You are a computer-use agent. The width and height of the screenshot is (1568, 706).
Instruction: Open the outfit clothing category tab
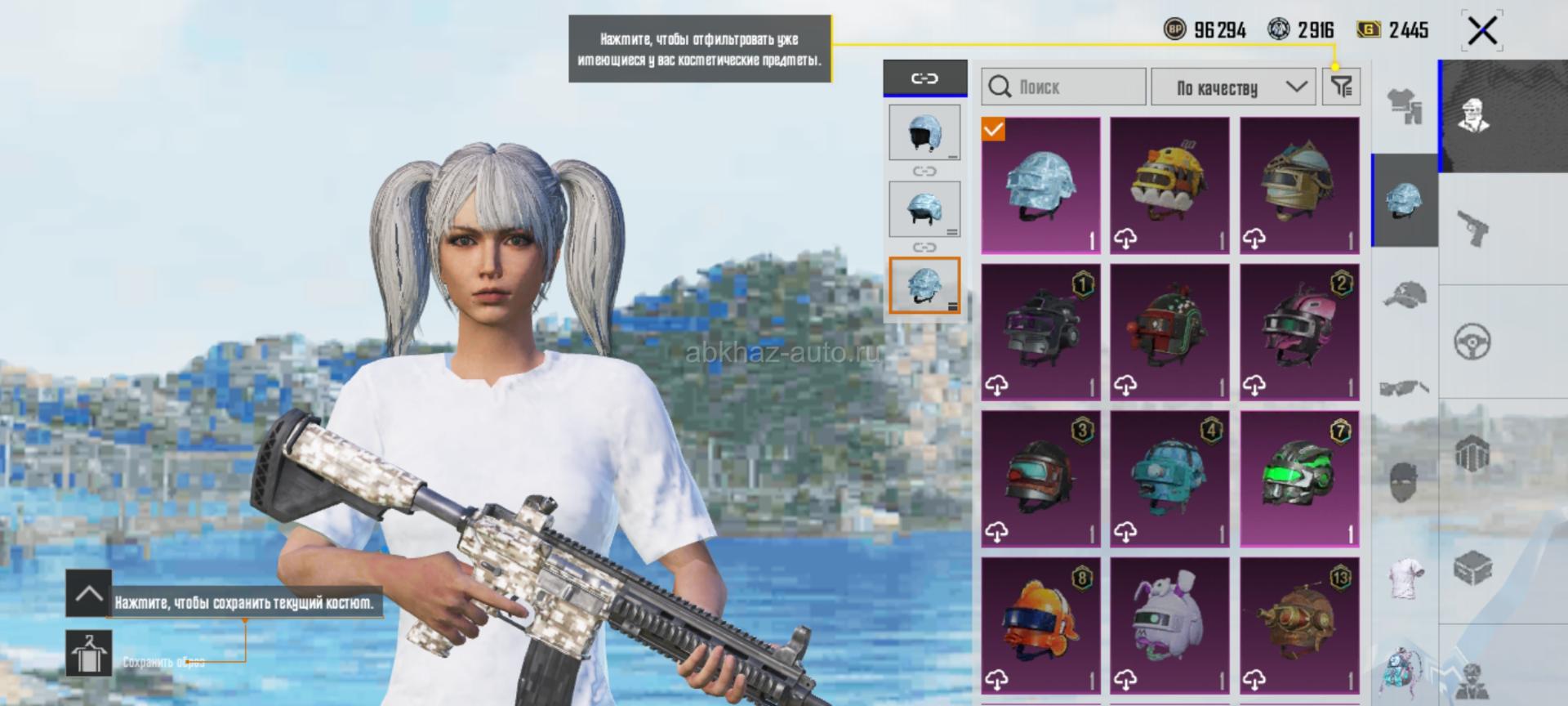coord(1405,106)
